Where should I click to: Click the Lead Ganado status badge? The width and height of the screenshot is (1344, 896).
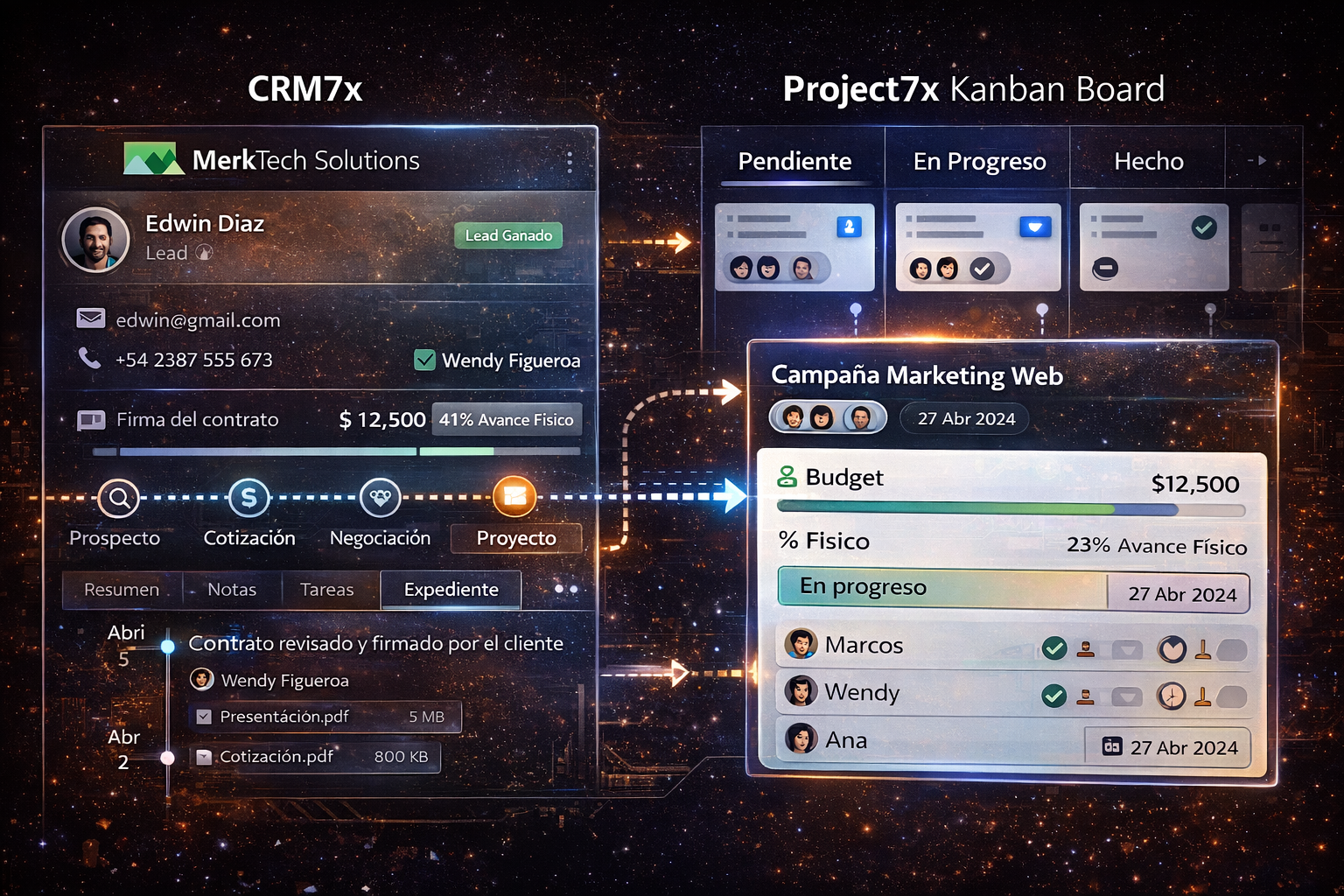508,235
